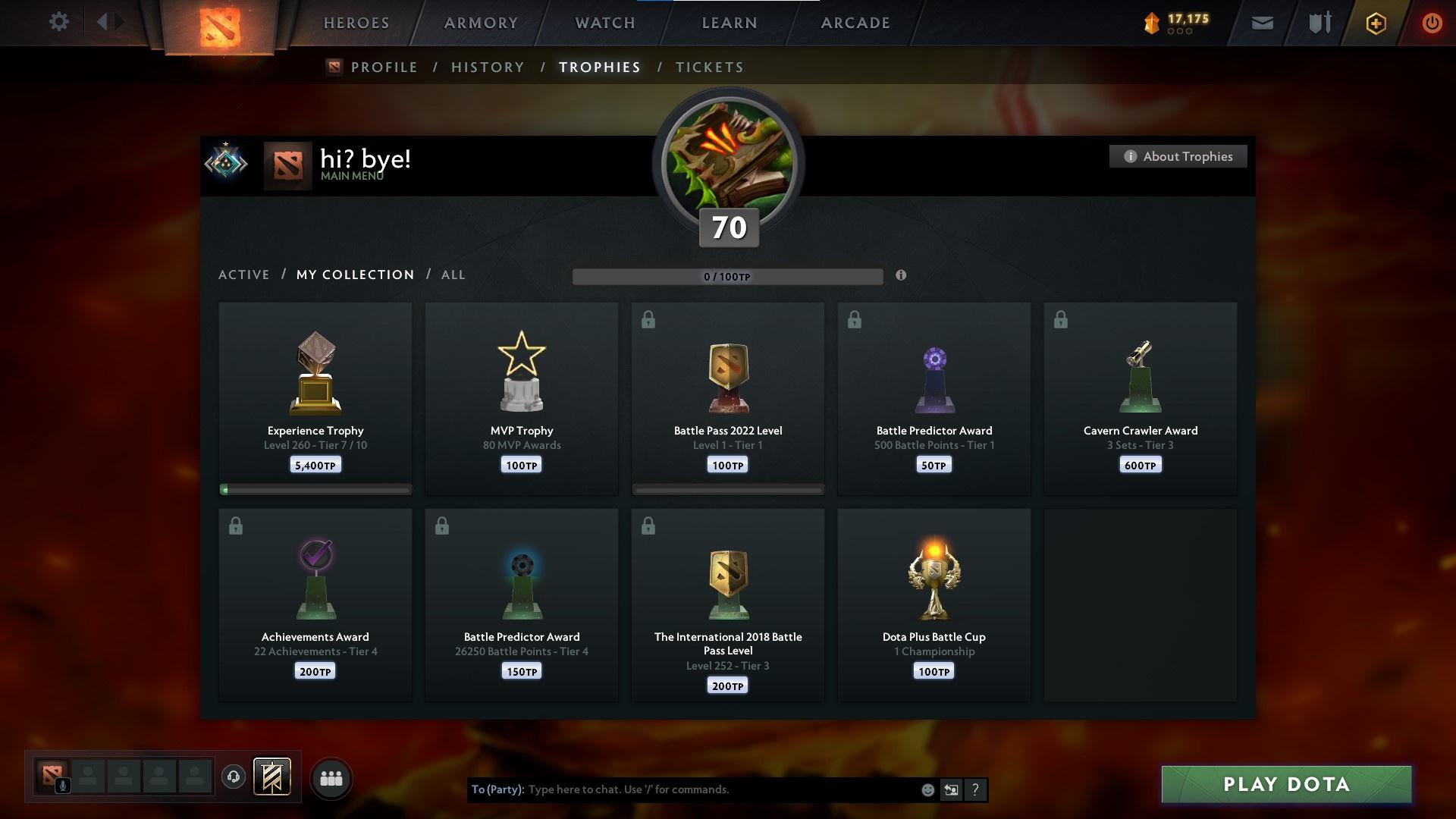The image size is (1456, 819).
Task: Click the 0/100TP trophy progress bar
Action: [727, 277]
